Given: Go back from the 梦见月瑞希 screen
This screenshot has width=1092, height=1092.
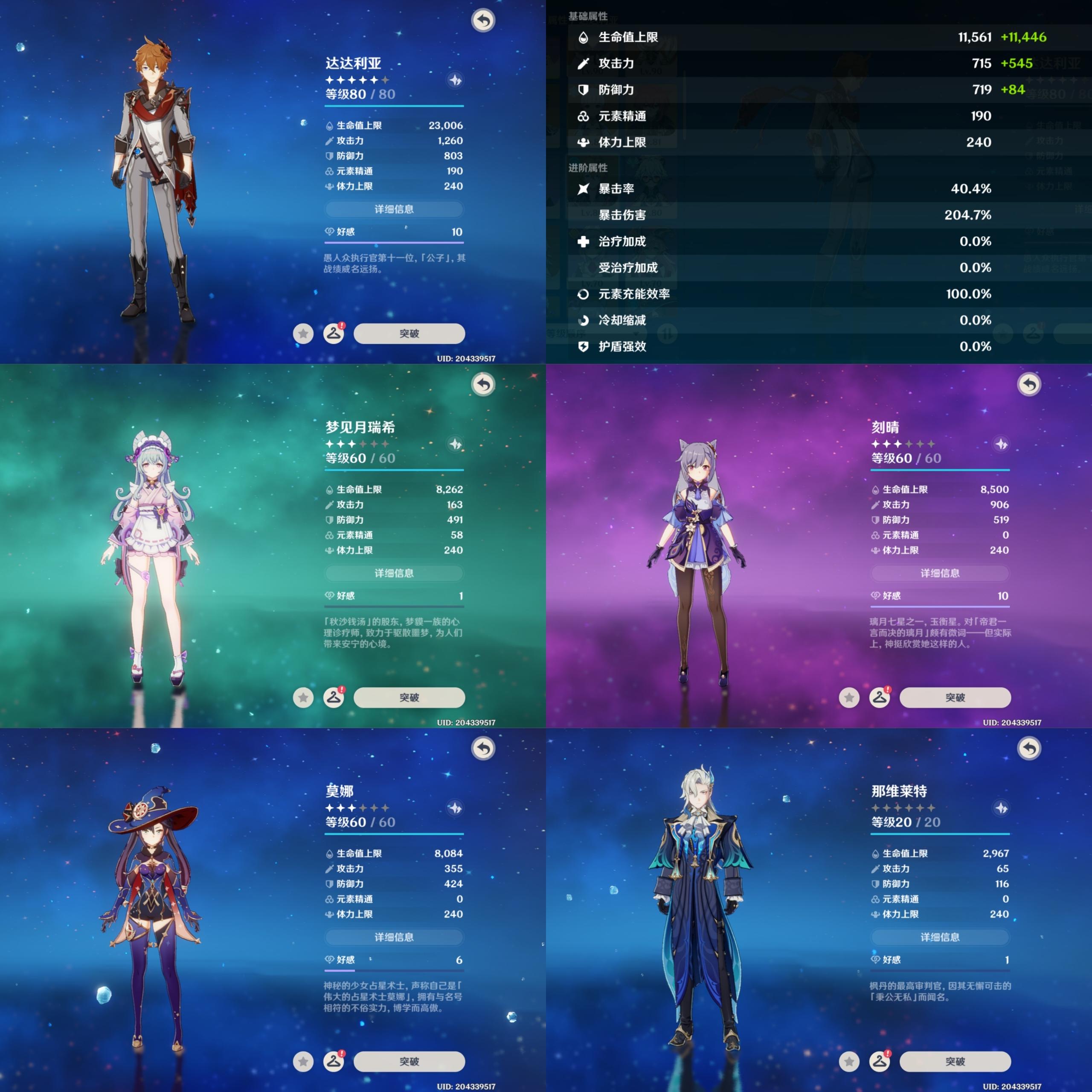Looking at the screenshot, I should click(x=483, y=385).
